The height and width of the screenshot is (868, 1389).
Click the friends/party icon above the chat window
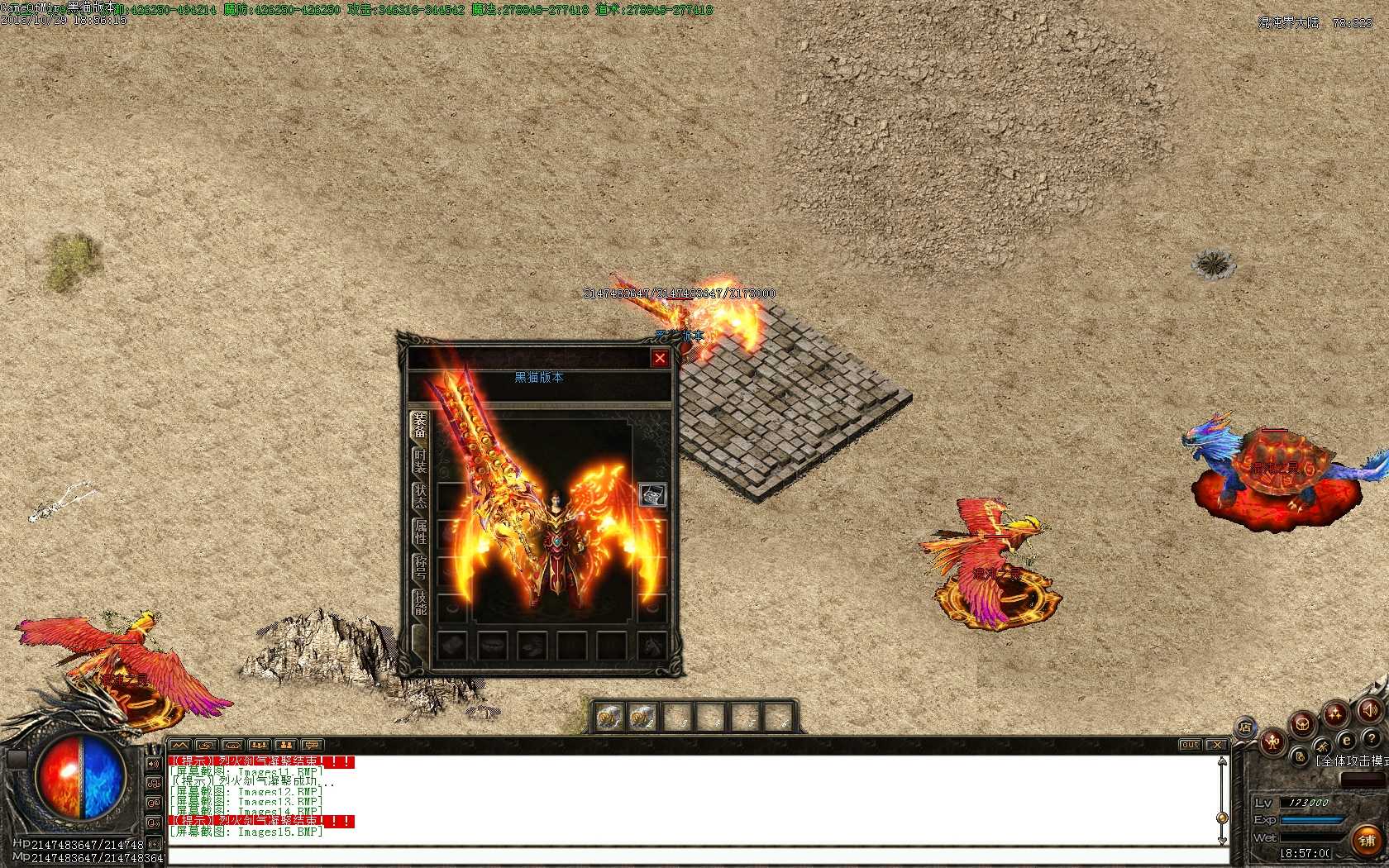[x=260, y=745]
